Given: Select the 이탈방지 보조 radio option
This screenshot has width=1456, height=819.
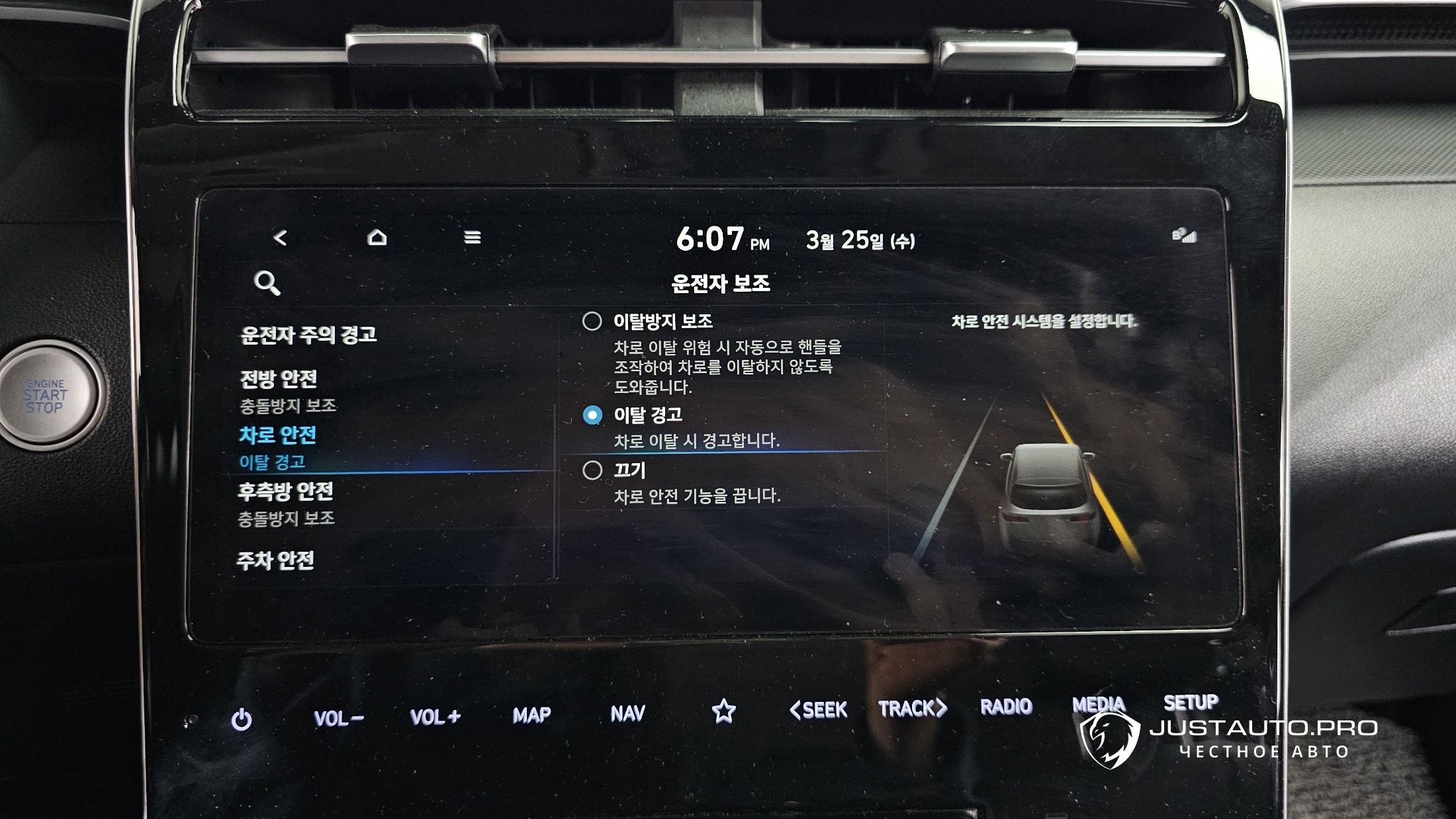Looking at the screenshot, I should 592,322.
